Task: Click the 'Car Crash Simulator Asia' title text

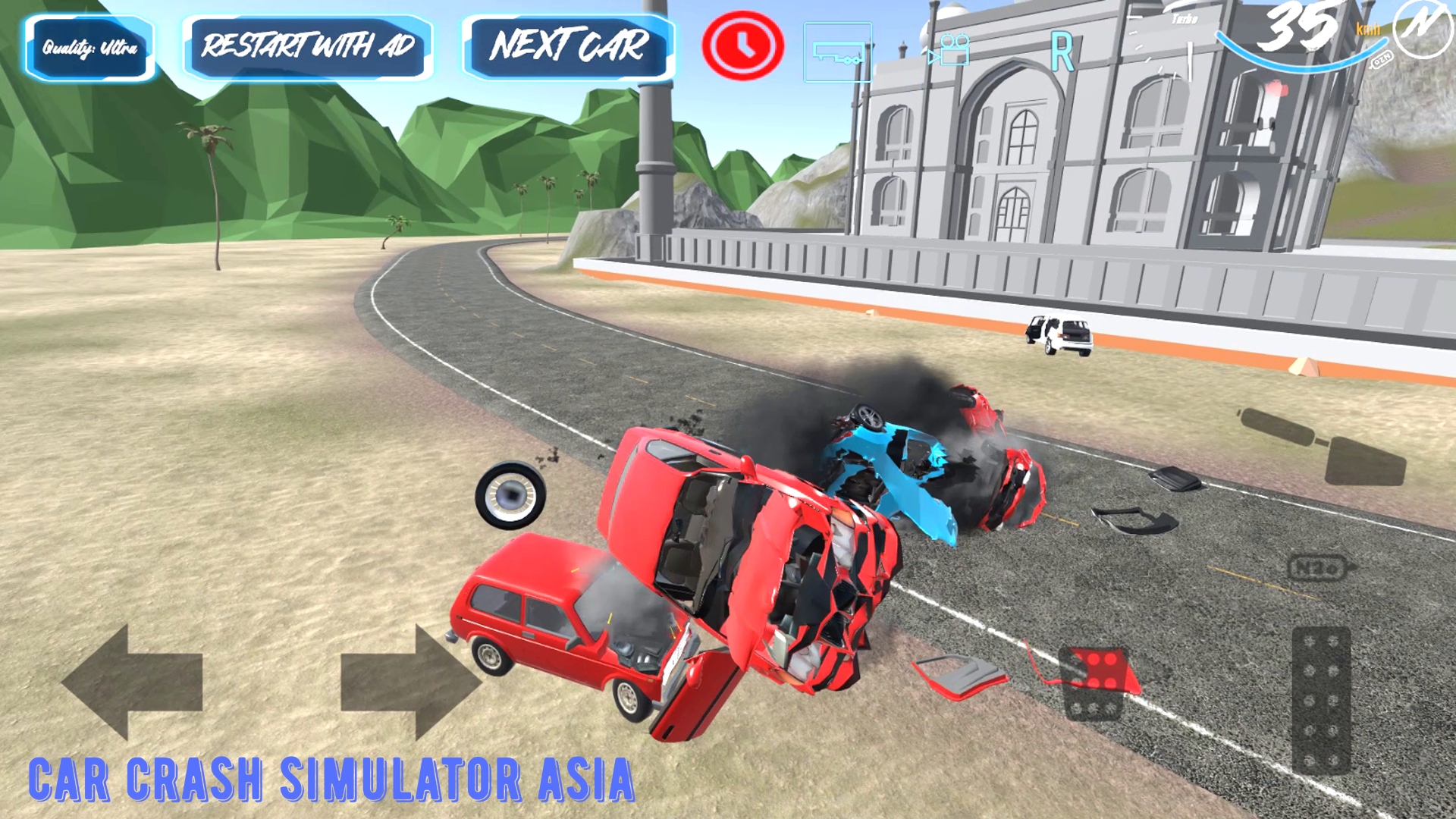Action: pyautogui.click(x=330, y=779)
